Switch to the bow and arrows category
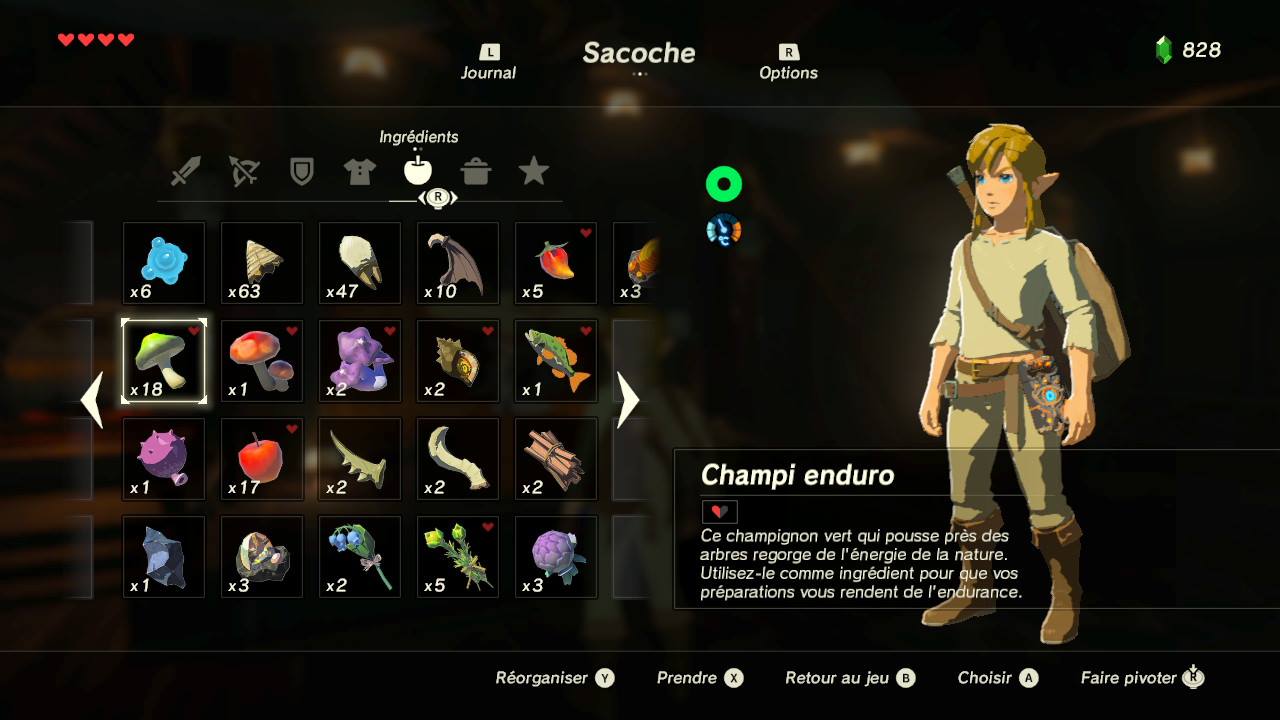The height and width of the screenshot is (720, 1280). [243, 171]
